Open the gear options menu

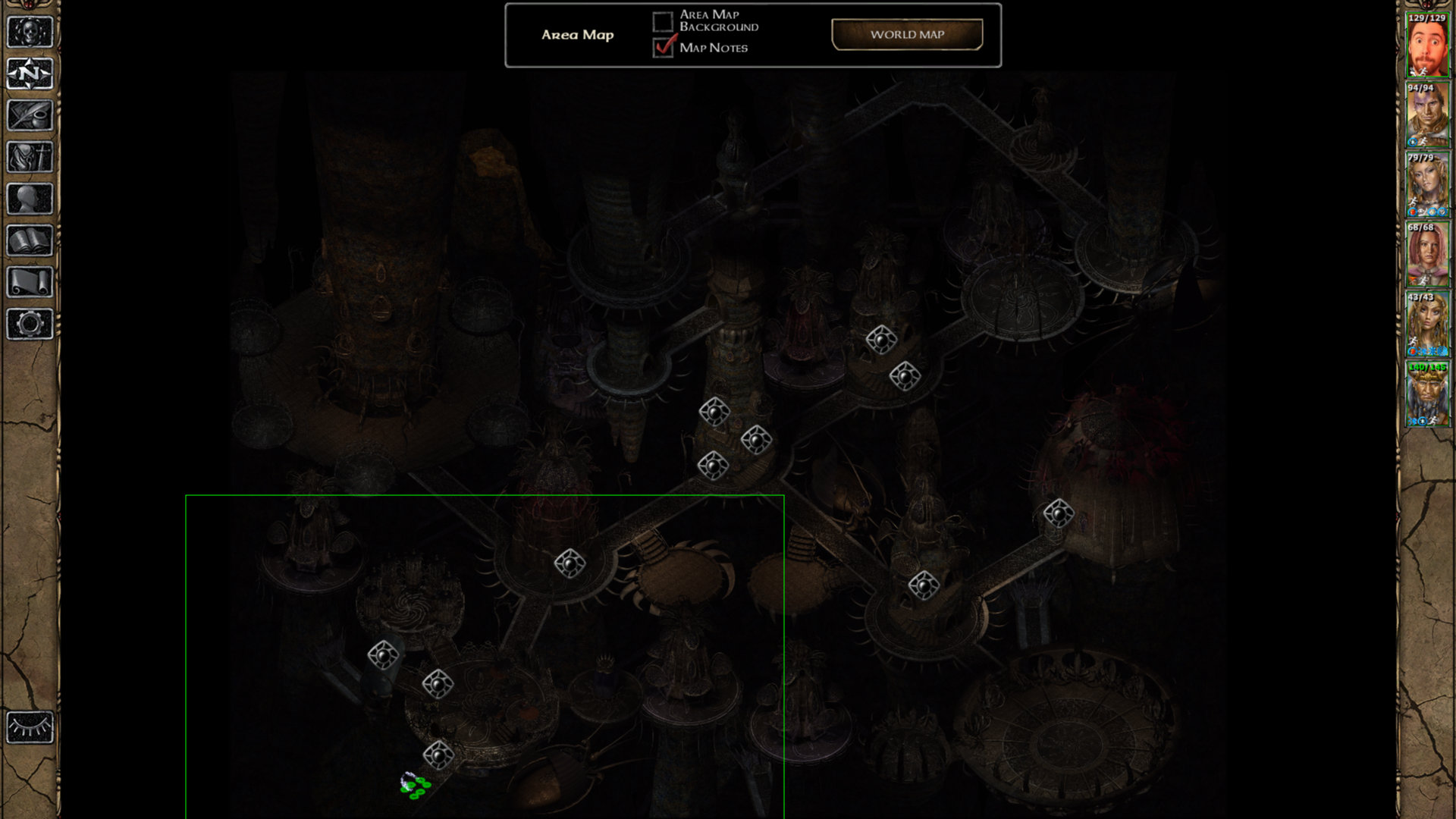pyautogui.click(x=30, y=325)
